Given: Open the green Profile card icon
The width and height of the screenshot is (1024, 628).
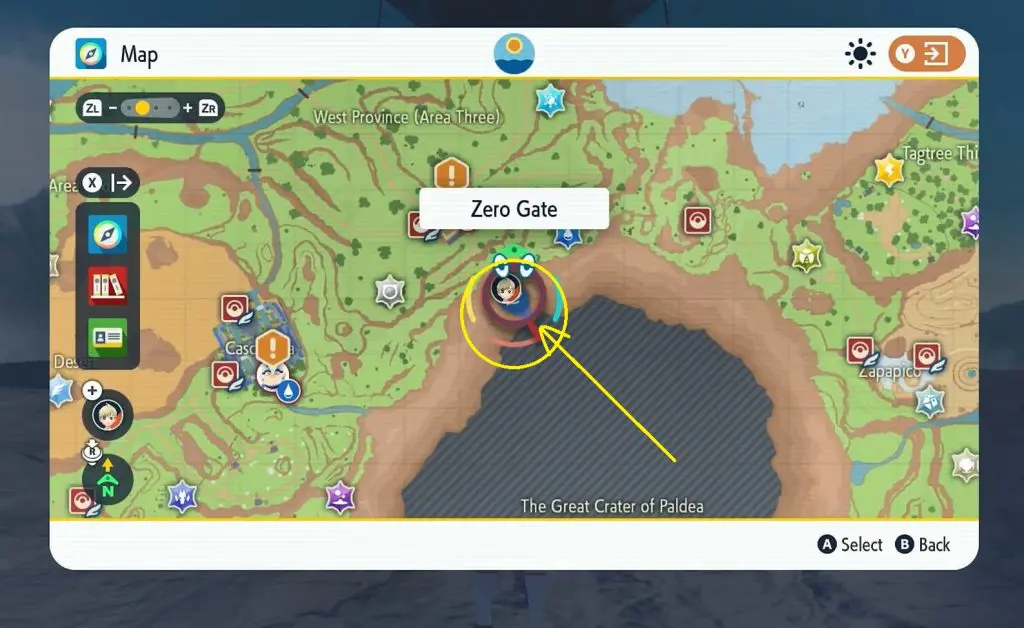Looking at the screenshot, I should pyautogui.click(x=107, y=335).
